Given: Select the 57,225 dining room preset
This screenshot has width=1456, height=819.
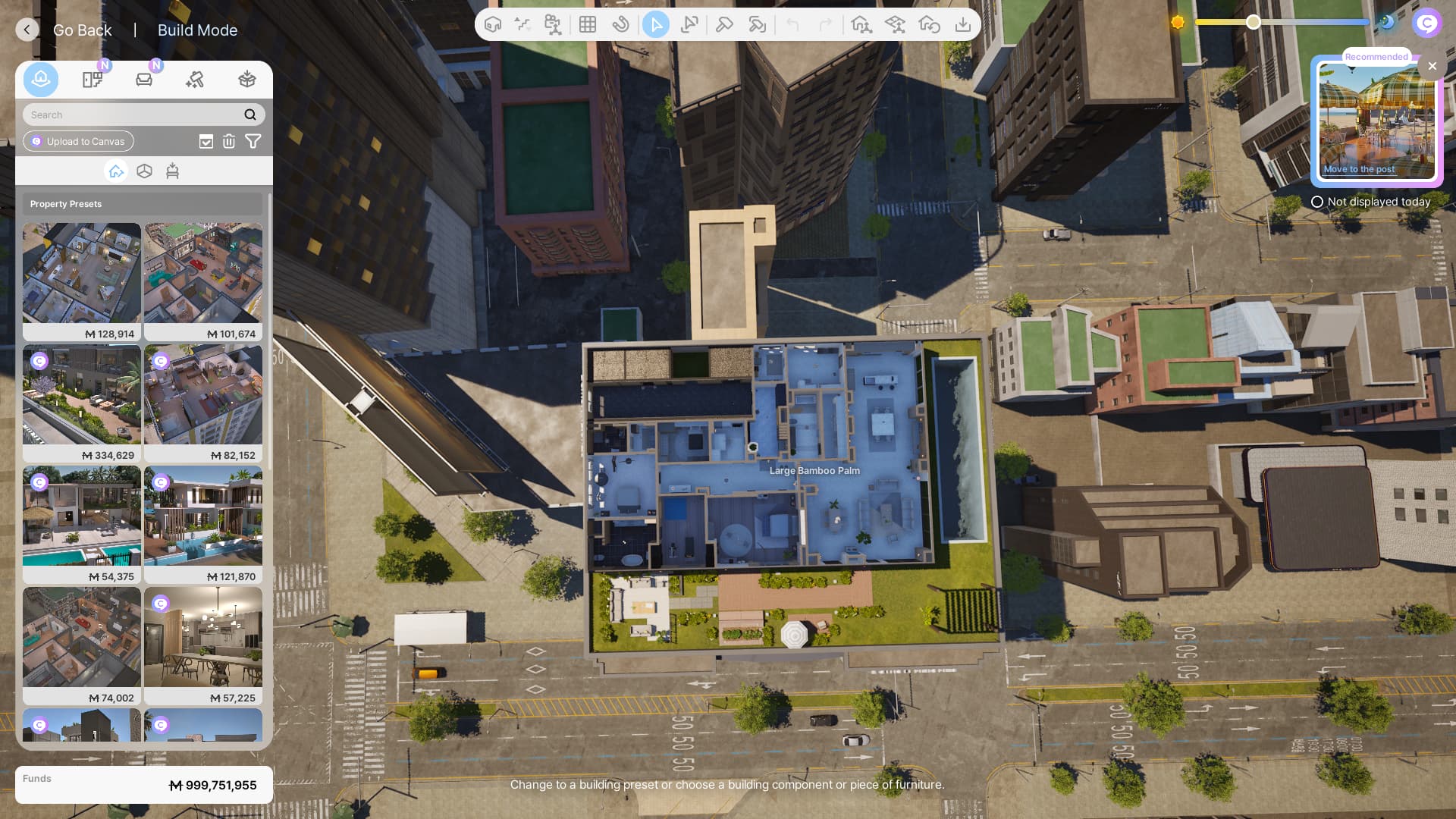Looking at the screenshot, I should click(x=203, y=645).
